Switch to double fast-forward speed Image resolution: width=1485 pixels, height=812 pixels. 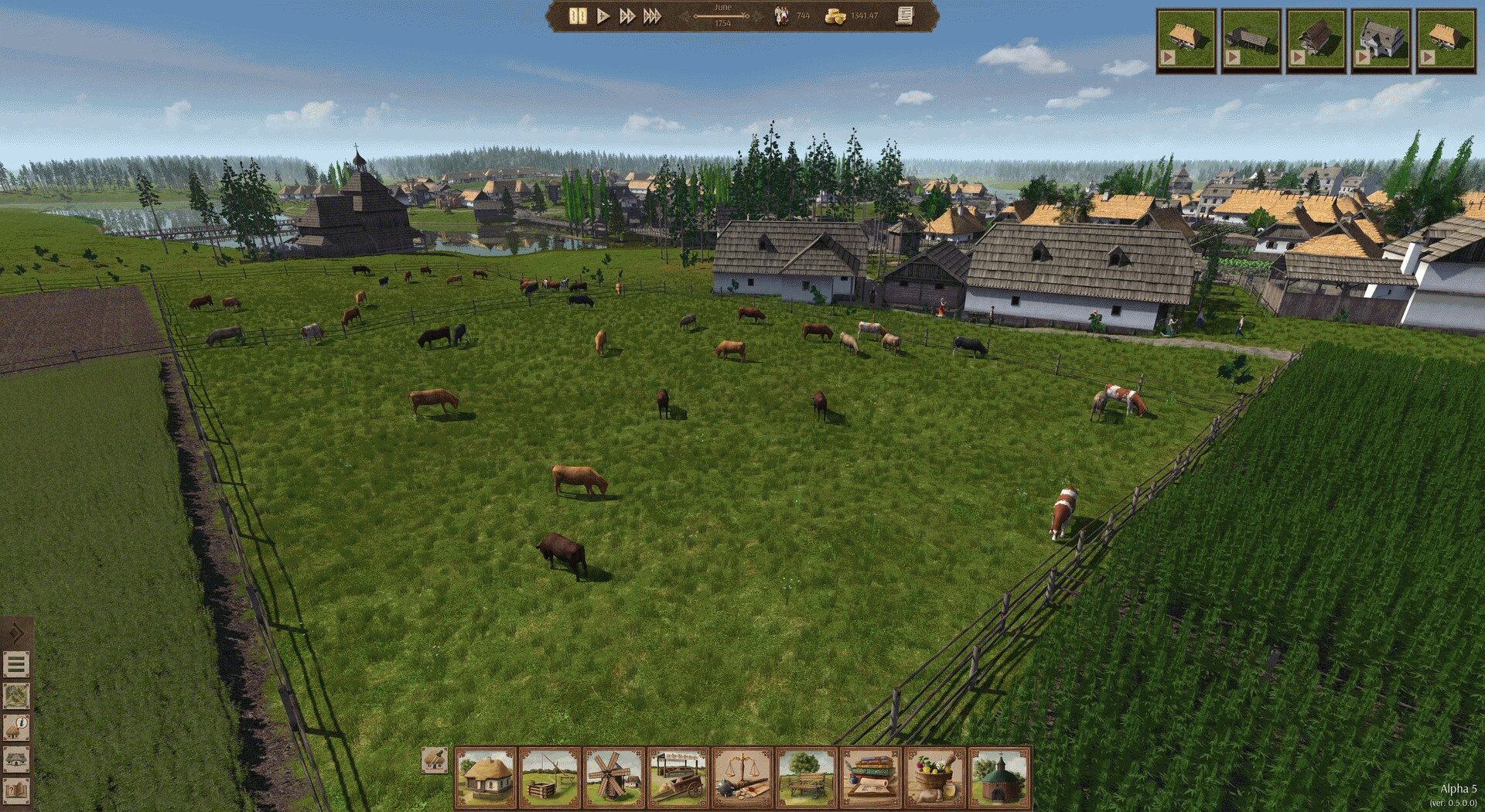pos(627,16)
